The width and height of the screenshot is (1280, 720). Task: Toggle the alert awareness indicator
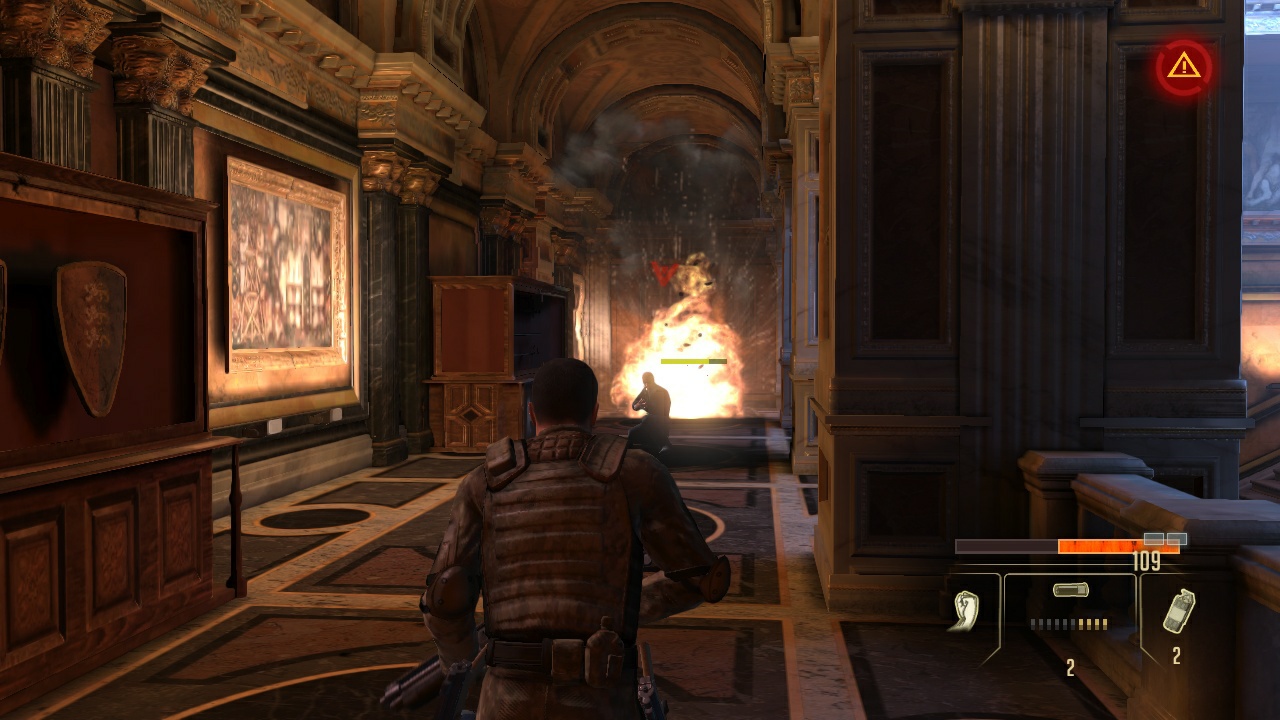tap(1182, 66)
